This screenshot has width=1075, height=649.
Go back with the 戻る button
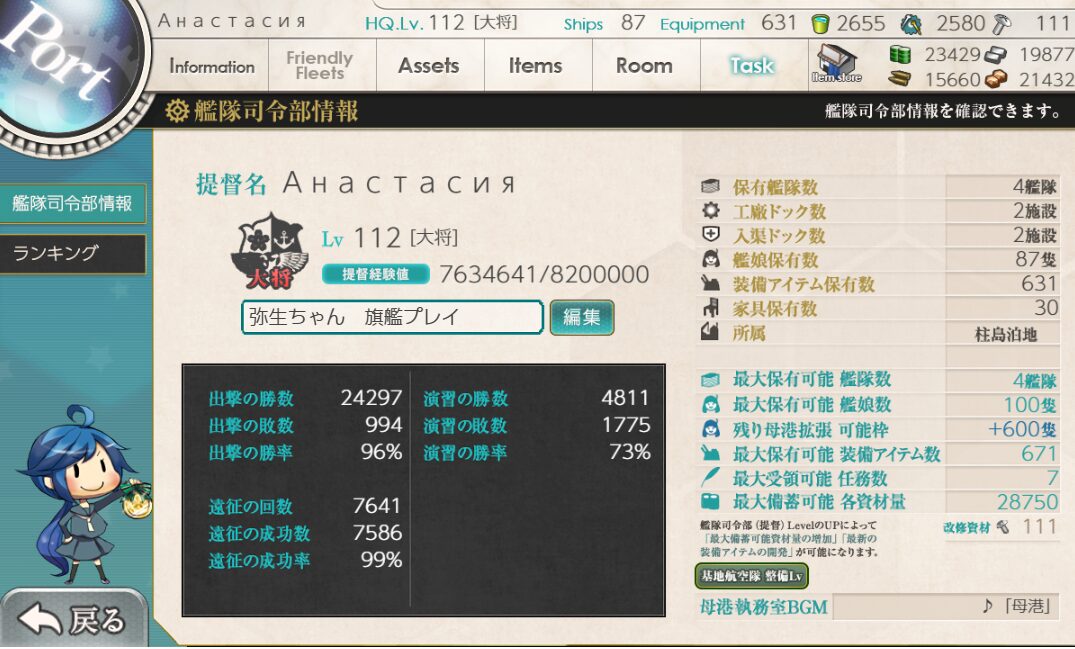[74, 621]
